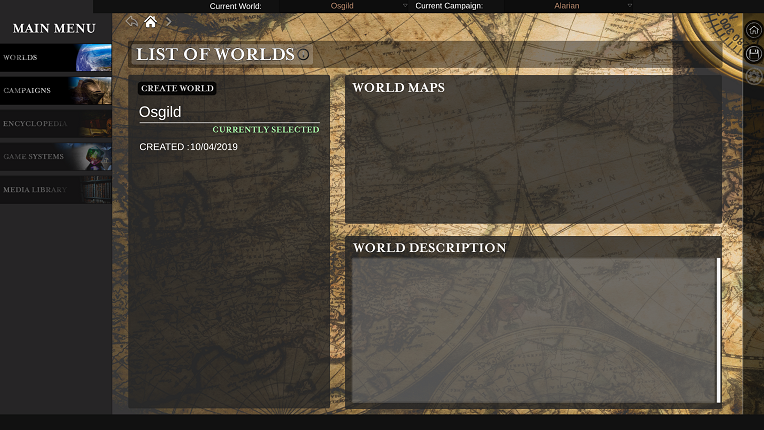Viewport: 764px width, 430px height.
Task: Click the forward arrow navigation icon
Action: coord(168,22)
